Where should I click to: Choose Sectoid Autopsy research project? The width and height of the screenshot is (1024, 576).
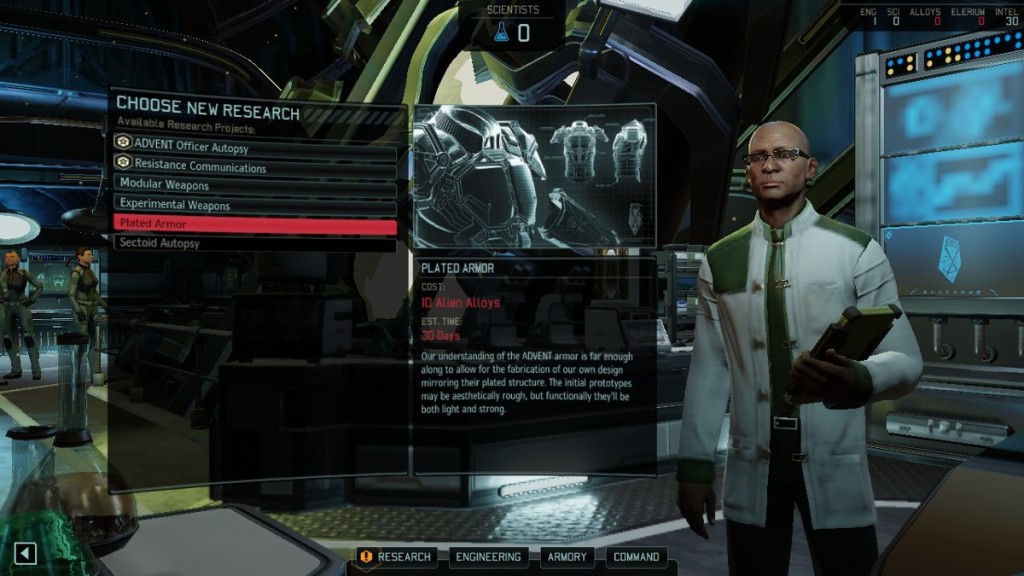[255, 243]
